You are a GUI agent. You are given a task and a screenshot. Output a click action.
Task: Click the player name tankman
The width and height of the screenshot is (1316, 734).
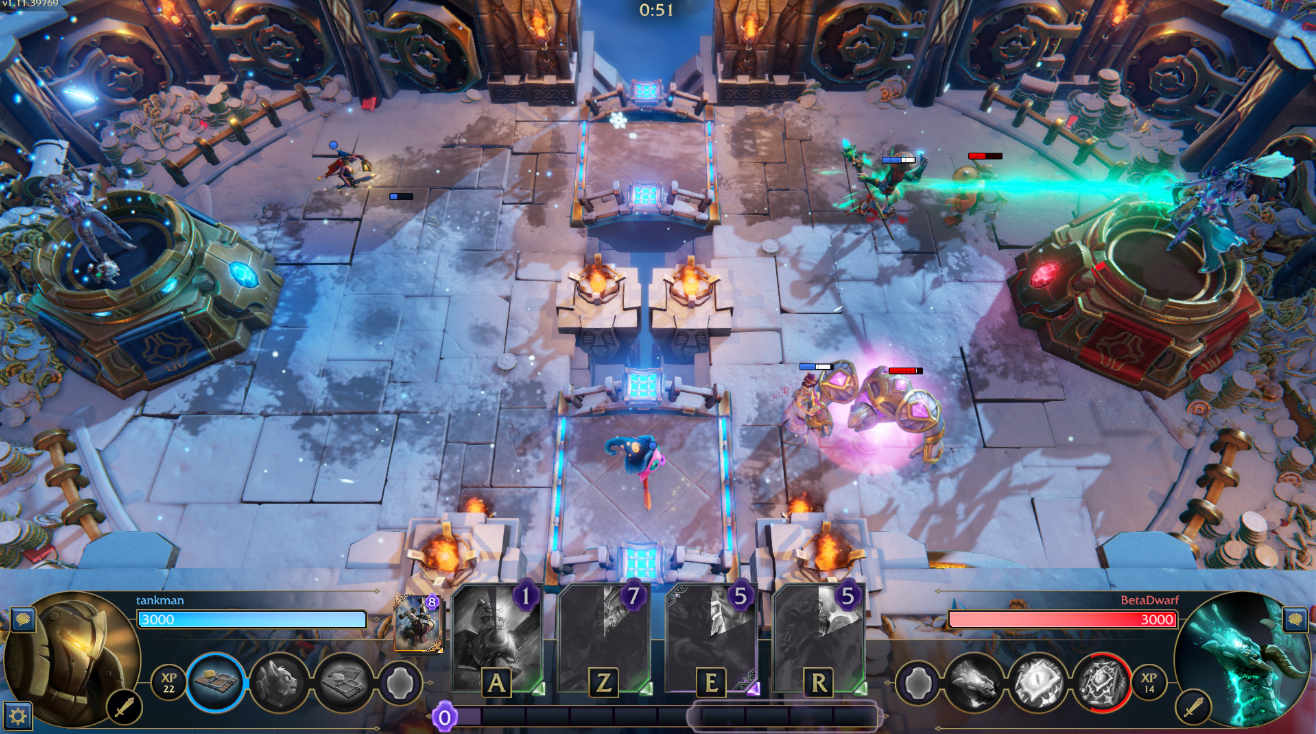159,600
